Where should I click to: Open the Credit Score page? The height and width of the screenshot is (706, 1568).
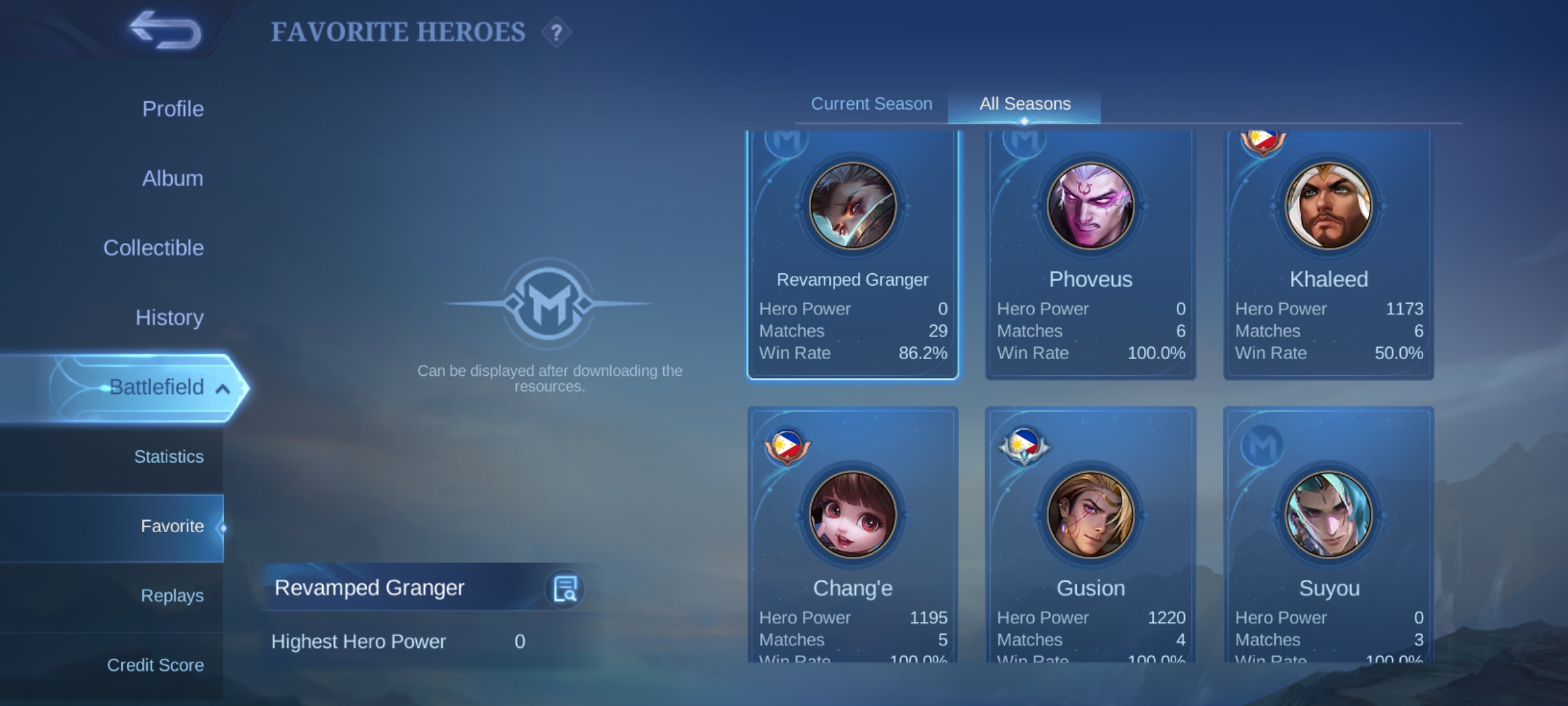(x=156, y=665)
